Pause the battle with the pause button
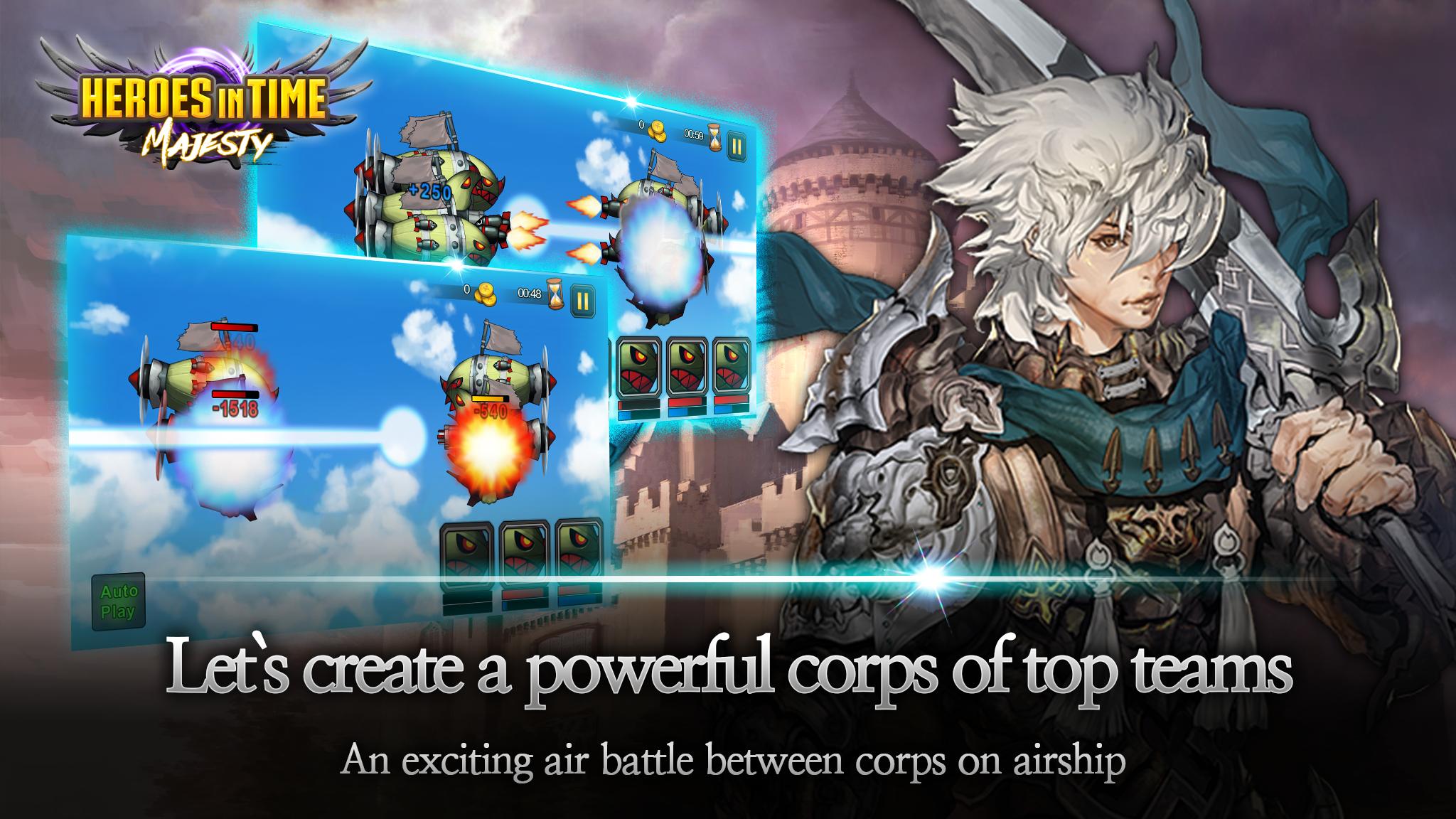This screenshot has height=819, width=1456. pos(582,300)
